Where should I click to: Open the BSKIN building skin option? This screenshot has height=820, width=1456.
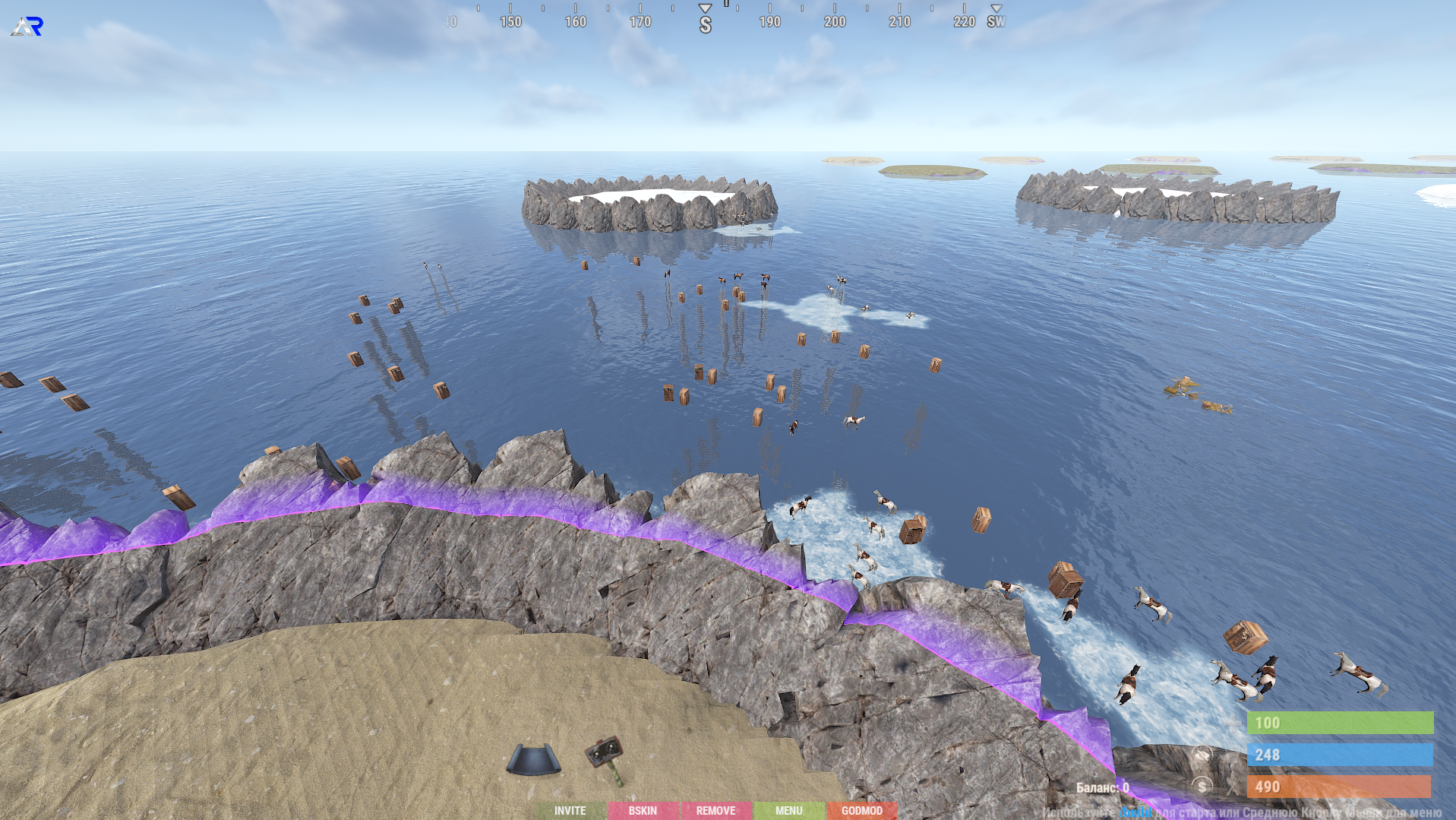(x=643, y=811)
